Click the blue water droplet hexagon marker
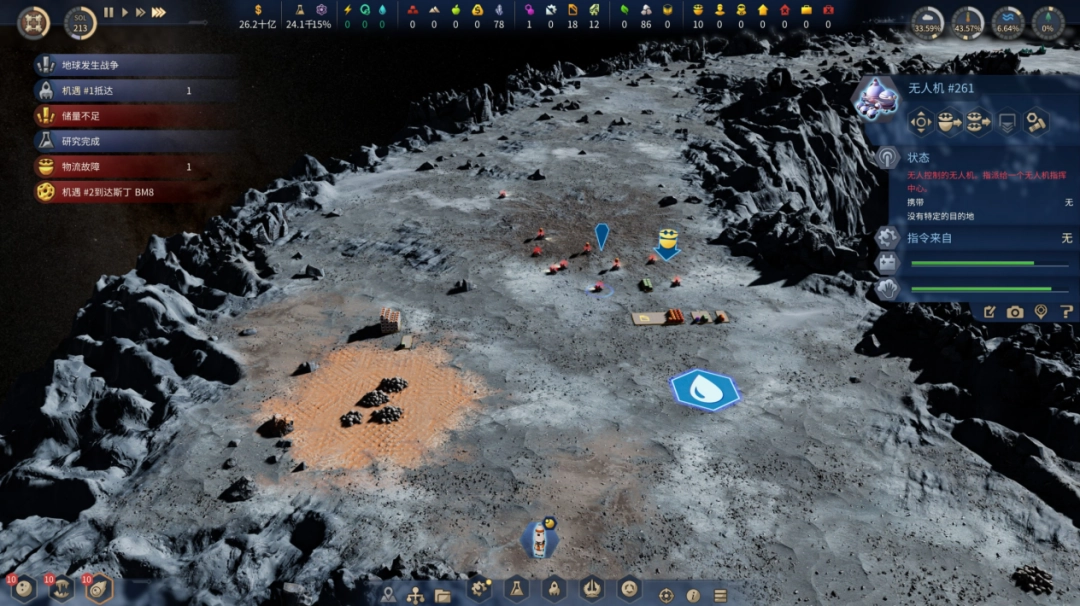1080x606 pixels. click(x=705, y=390)
